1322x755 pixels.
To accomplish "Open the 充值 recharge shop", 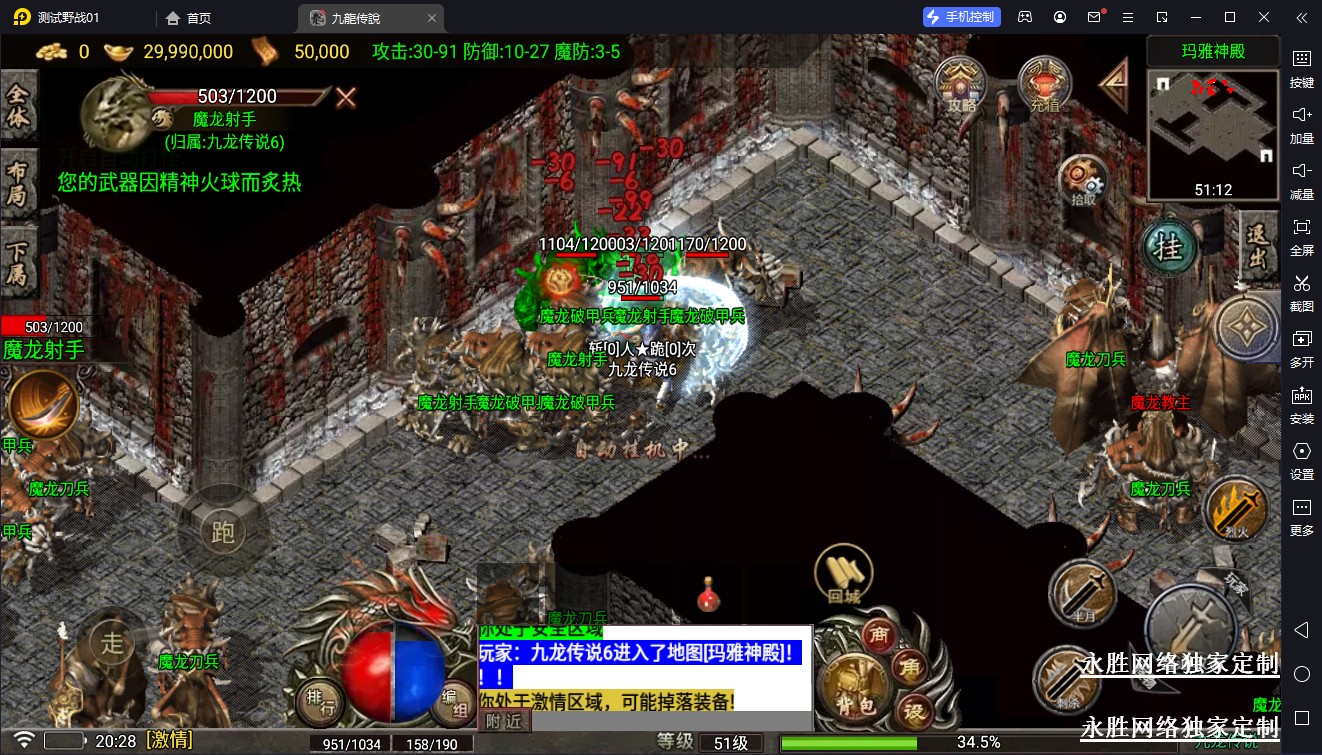I will pyautogui.click(x=1044, y=84).
